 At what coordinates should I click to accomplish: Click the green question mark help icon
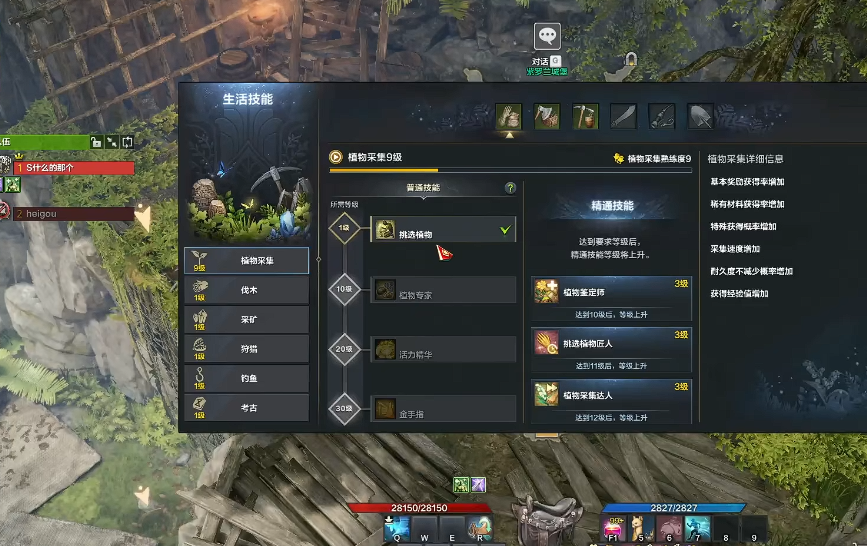tap(511, 188)
